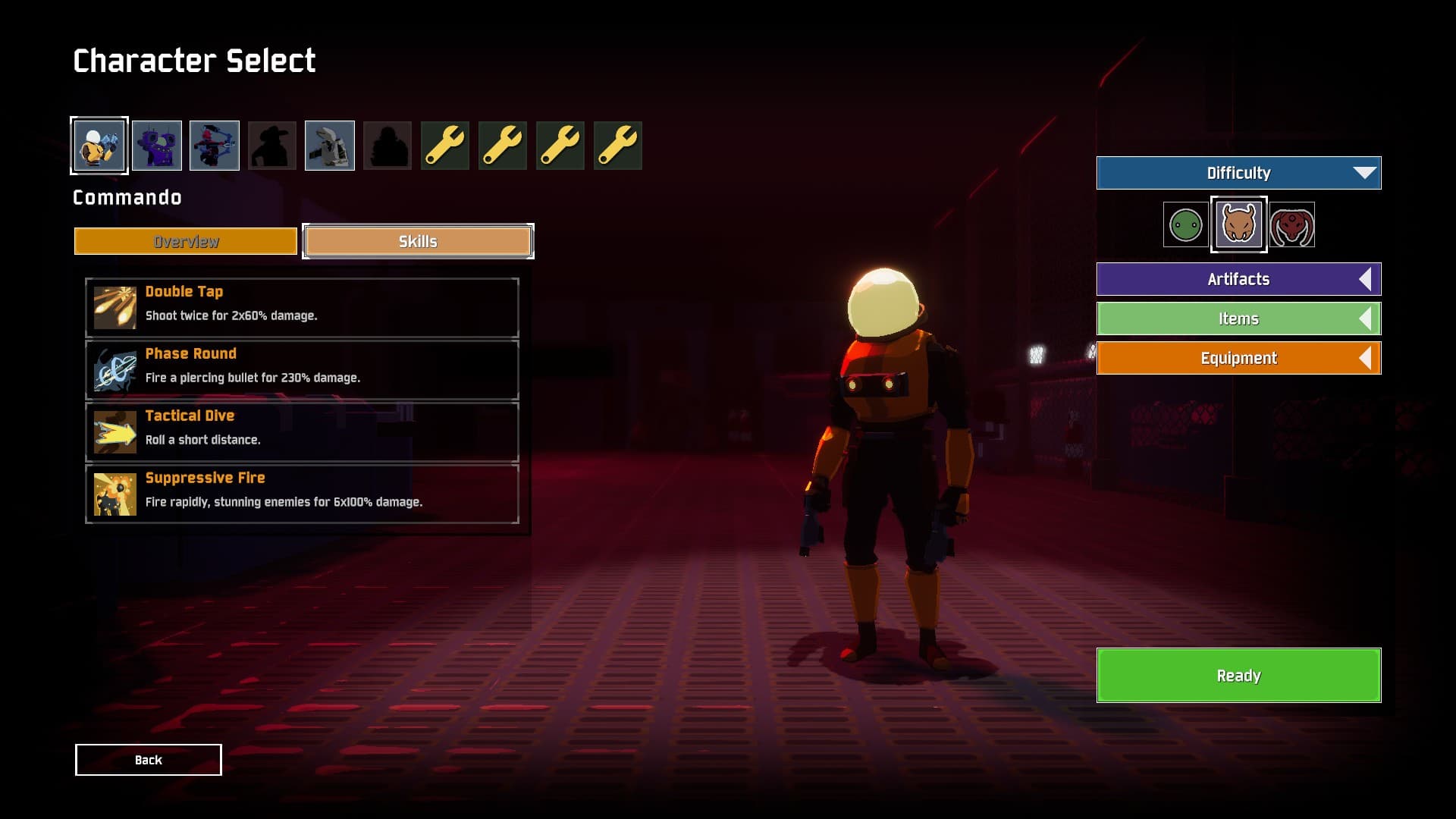Image resolution: width=1456 pixels, height=819 pixels.
Task: Pick the white robot character portrait
Action: [330, 145]
